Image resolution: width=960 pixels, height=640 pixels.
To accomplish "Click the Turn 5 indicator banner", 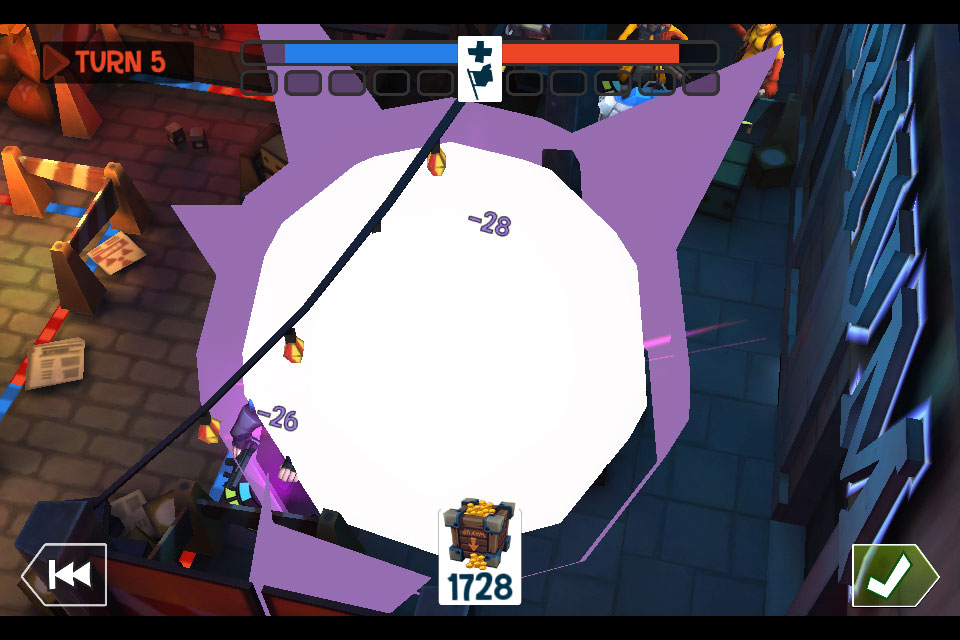I will [108, 62].
